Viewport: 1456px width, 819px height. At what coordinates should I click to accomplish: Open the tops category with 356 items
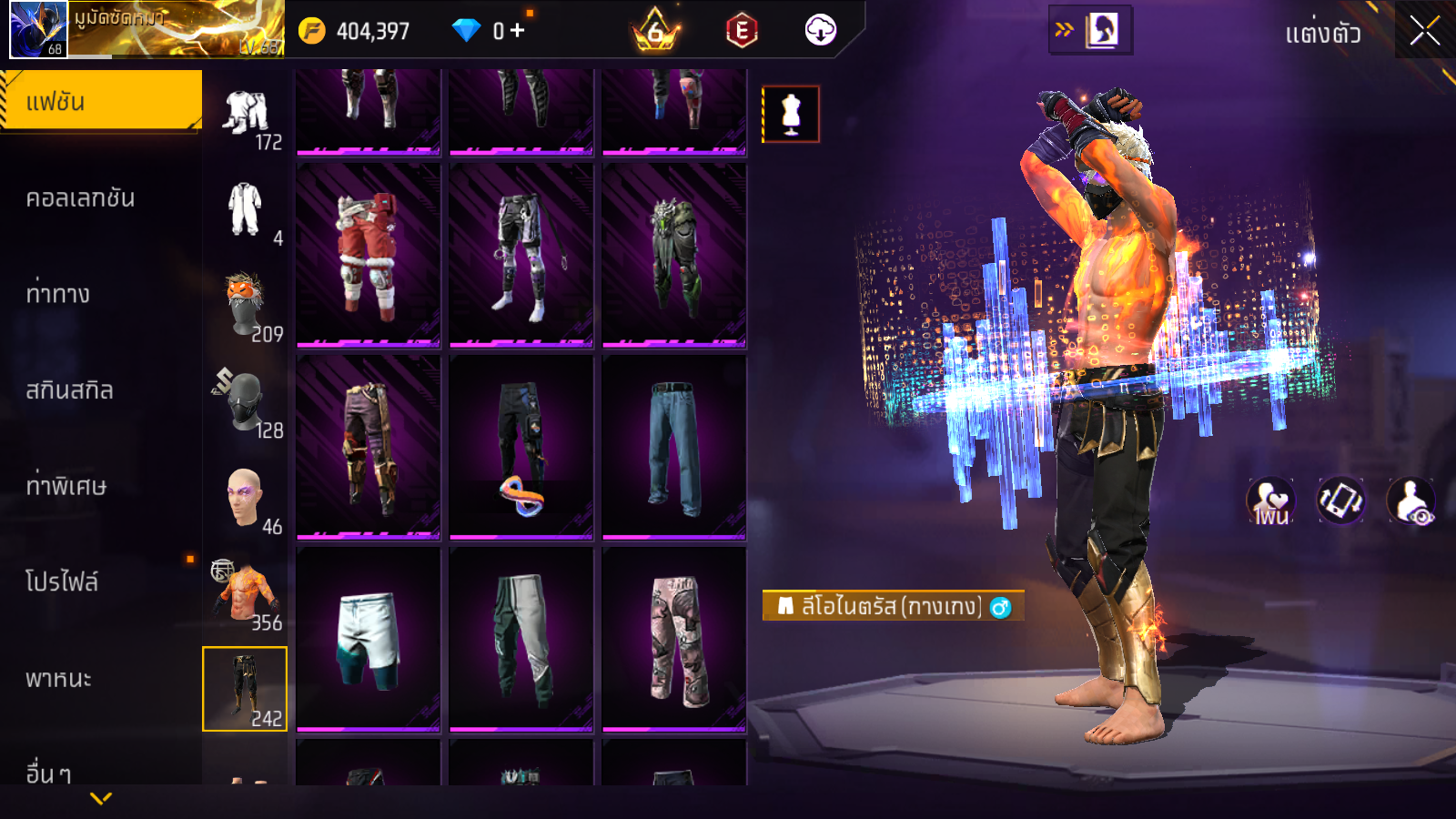click(x=246, y=595)
